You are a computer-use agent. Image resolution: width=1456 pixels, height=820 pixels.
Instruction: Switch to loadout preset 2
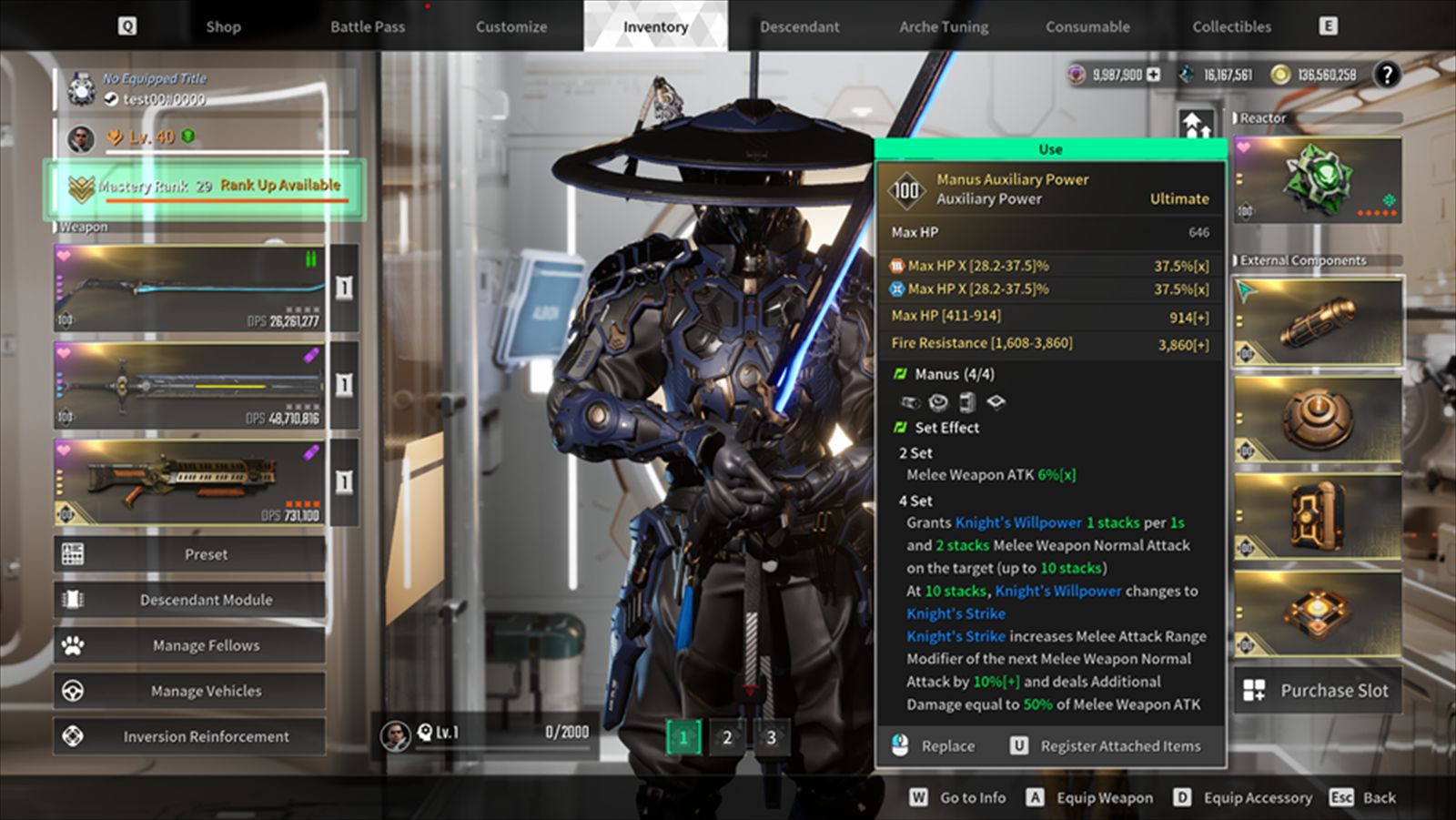click(727, 737)
